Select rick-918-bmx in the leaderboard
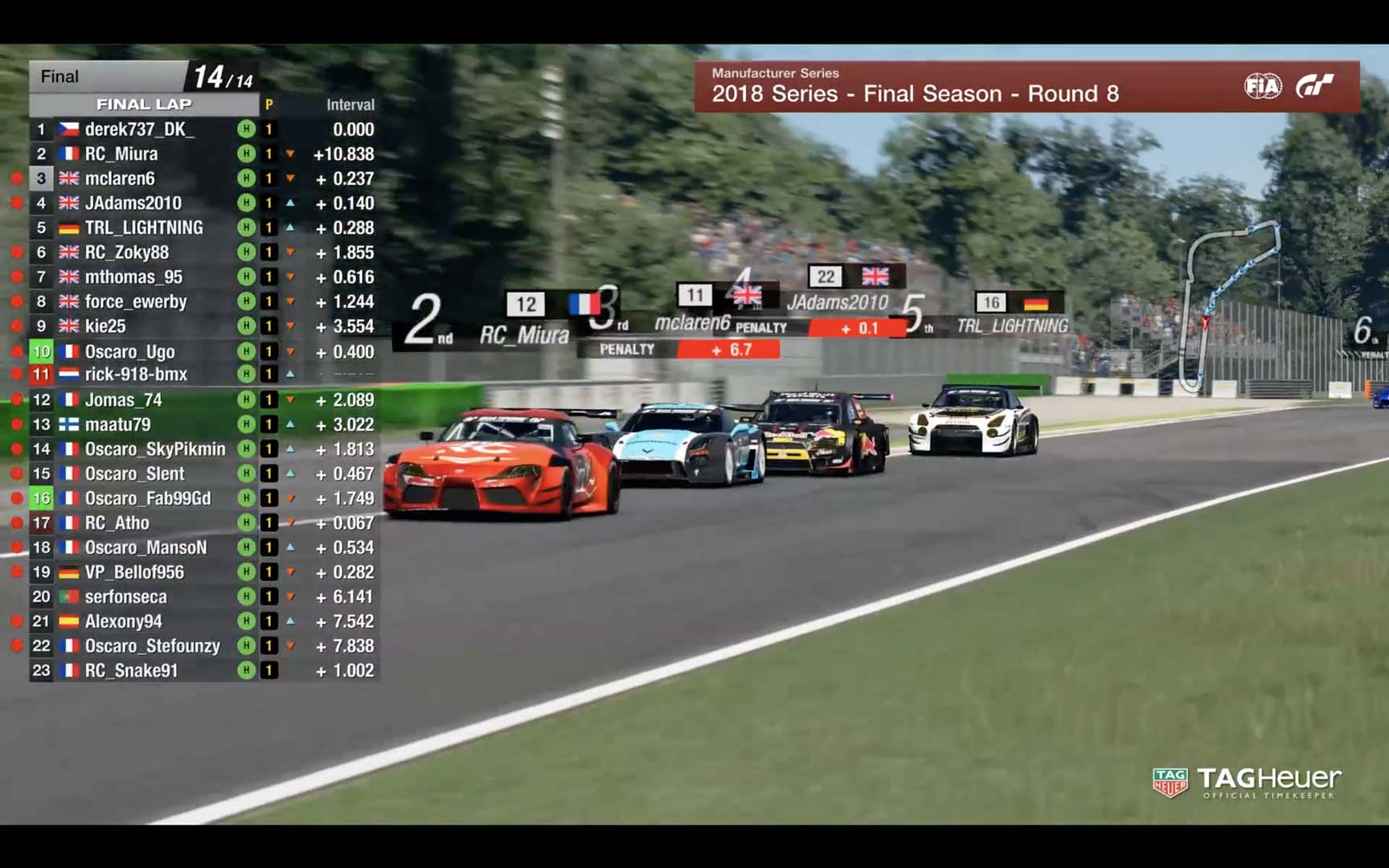1389x868 pixels. tap(136, 375)
